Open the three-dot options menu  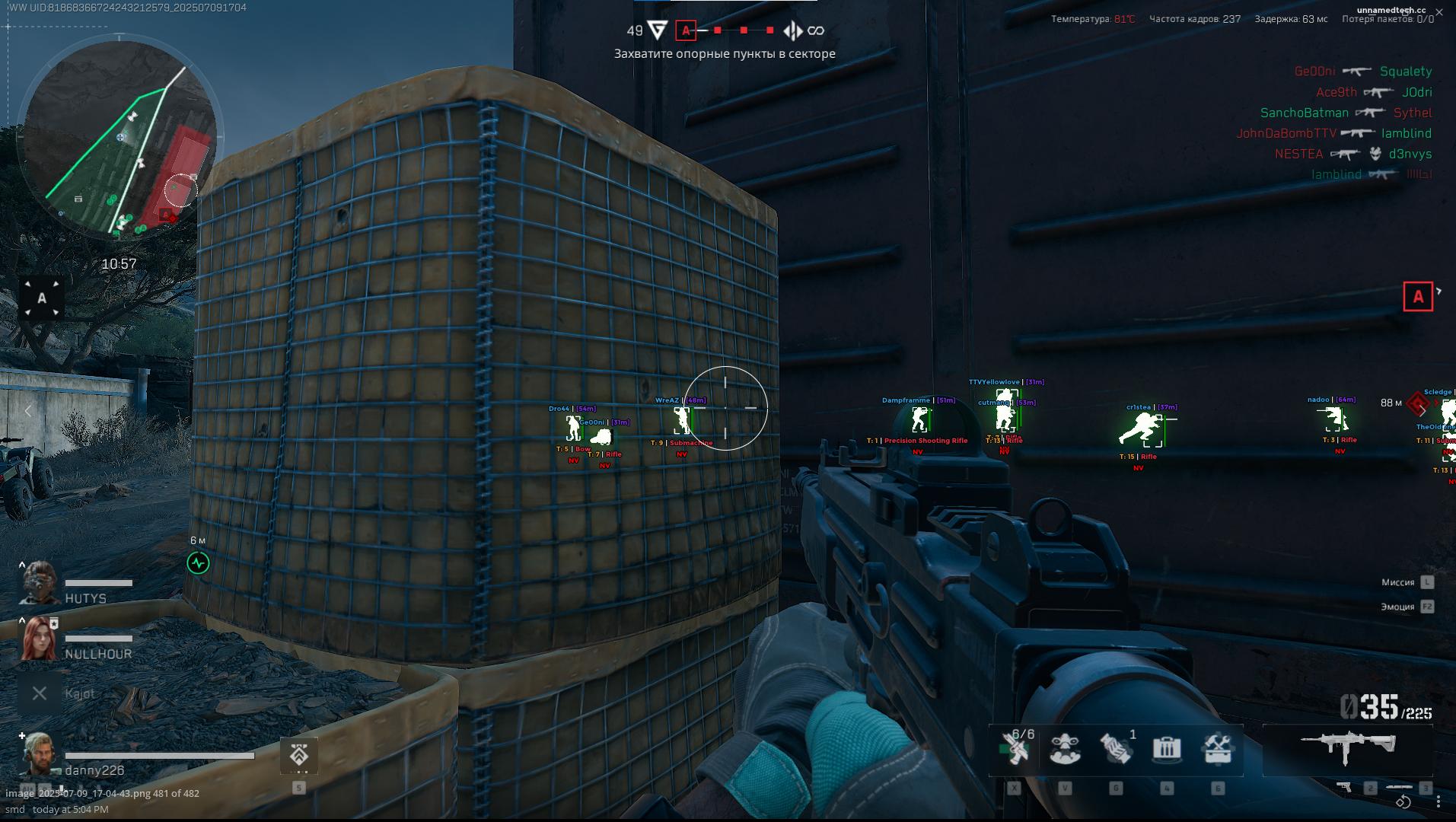pos(1438,801)
